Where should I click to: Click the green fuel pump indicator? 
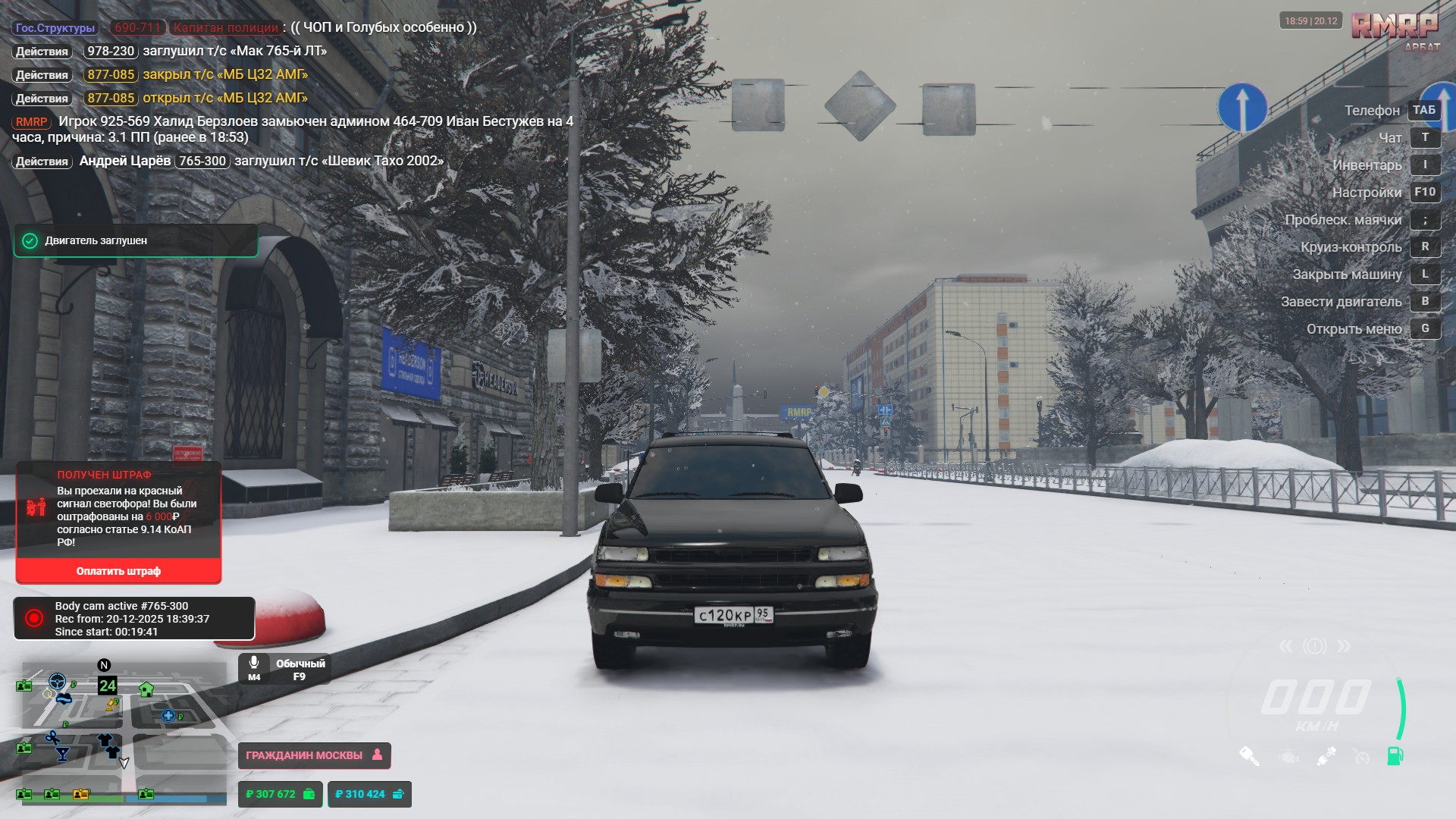1395,756
